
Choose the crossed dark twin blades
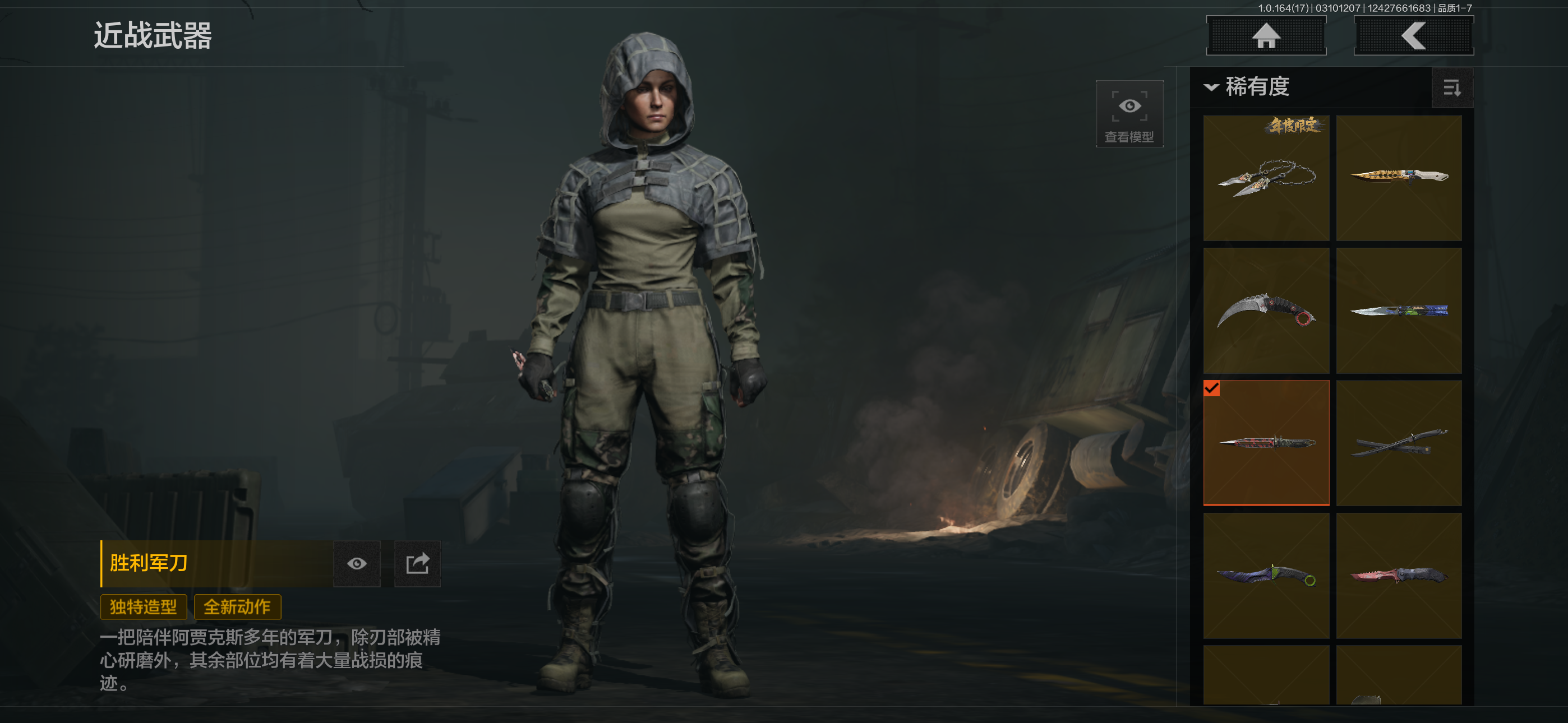pos(1399,442)
